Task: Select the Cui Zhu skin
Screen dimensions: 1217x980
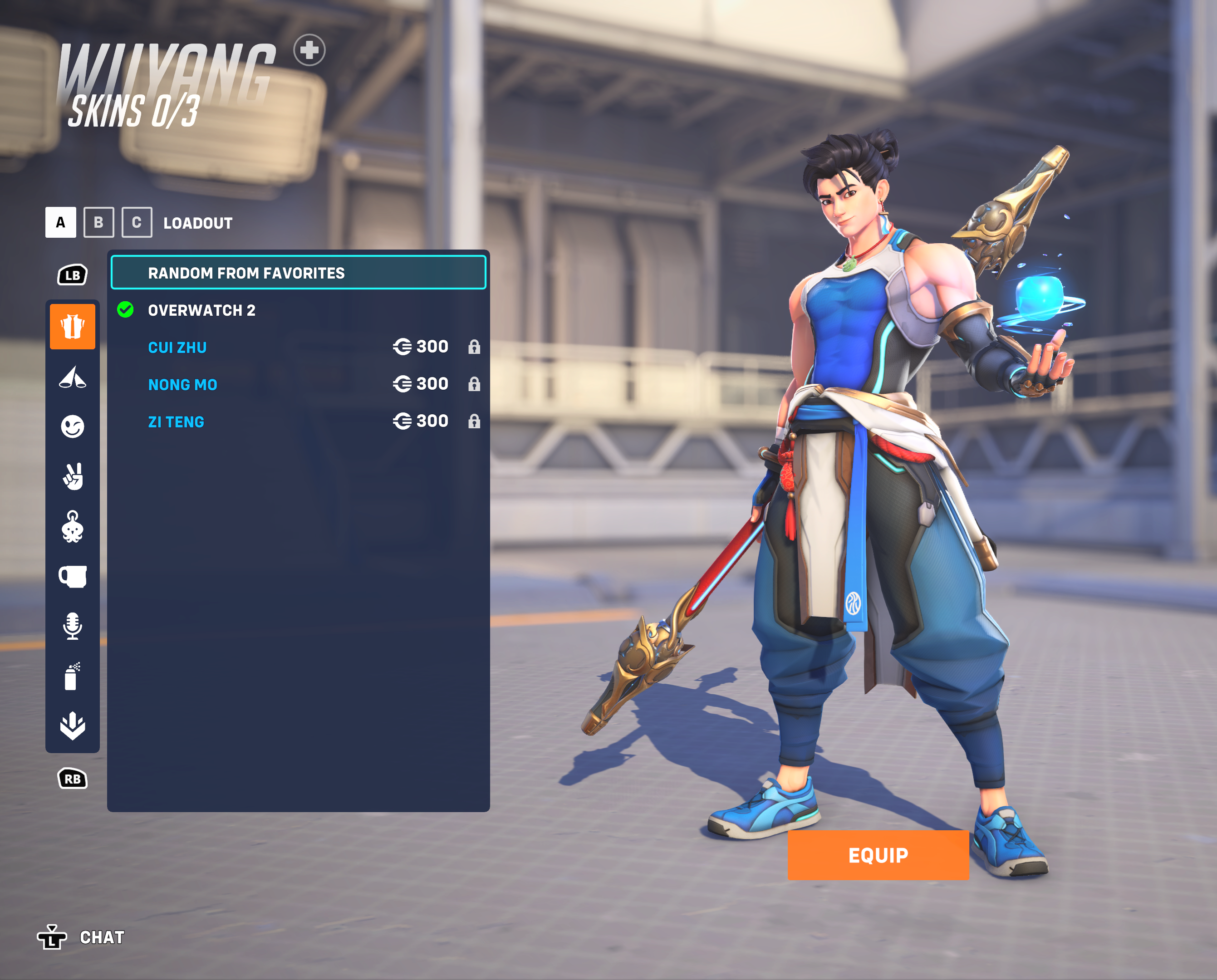Action: point(177,347)
